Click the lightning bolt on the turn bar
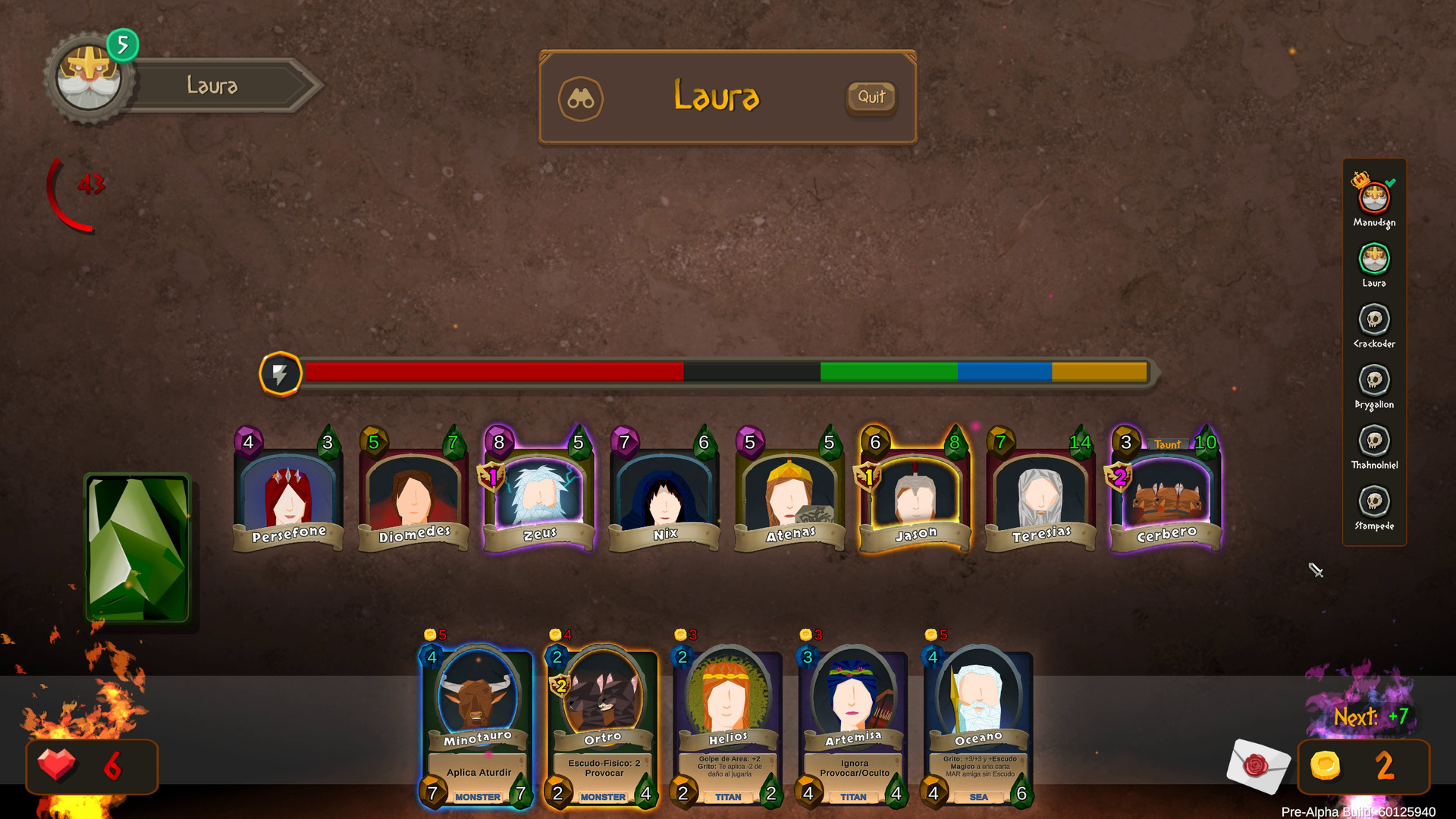 coord(281,372)
